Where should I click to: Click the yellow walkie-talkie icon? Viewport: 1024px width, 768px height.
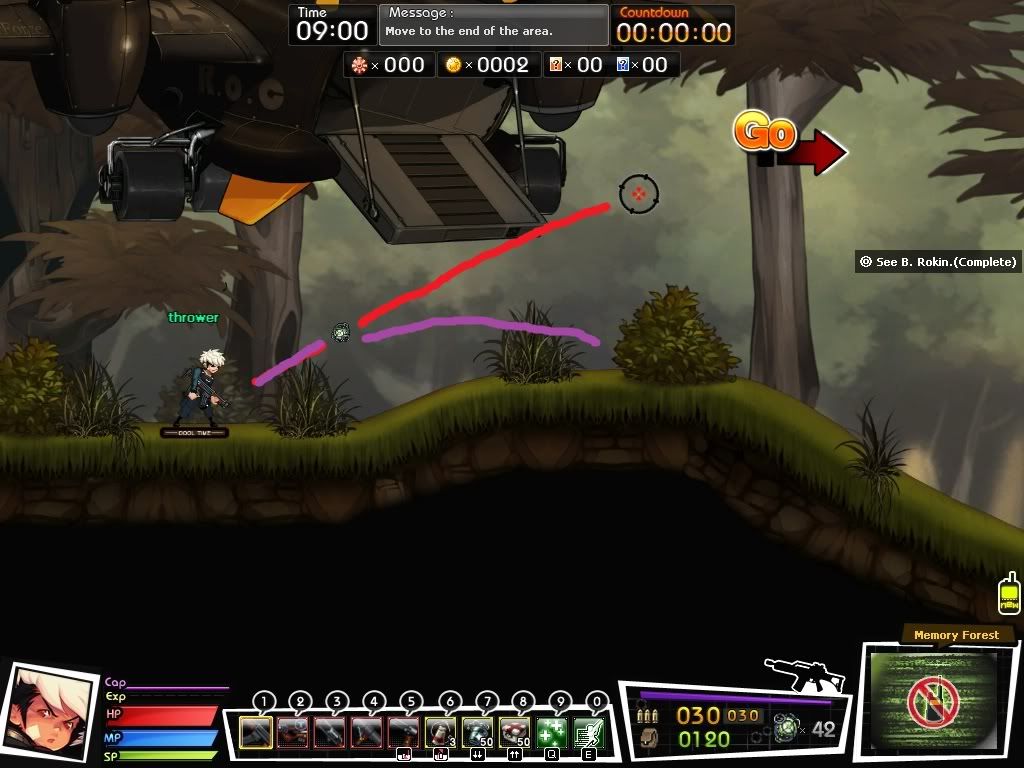(1009, 594)
